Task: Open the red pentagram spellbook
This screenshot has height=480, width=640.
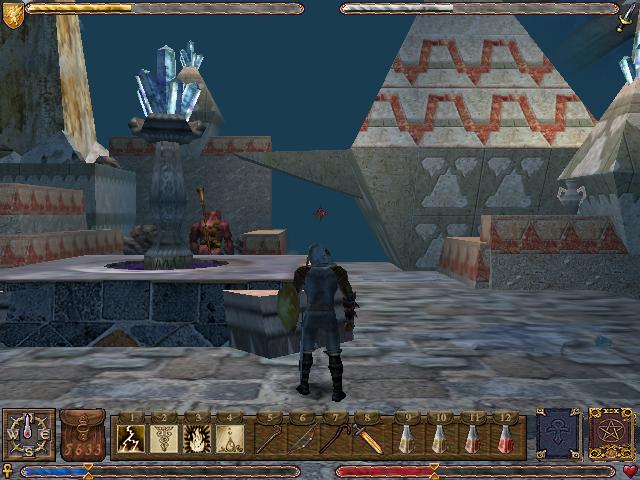Action: pos(609,435)
